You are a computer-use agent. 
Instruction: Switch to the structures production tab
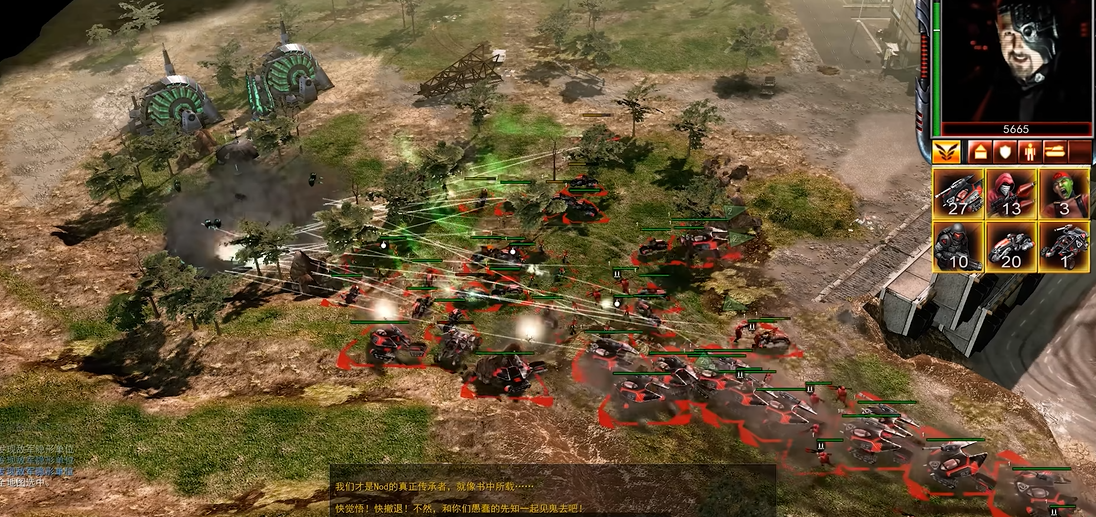coord(978,152)
